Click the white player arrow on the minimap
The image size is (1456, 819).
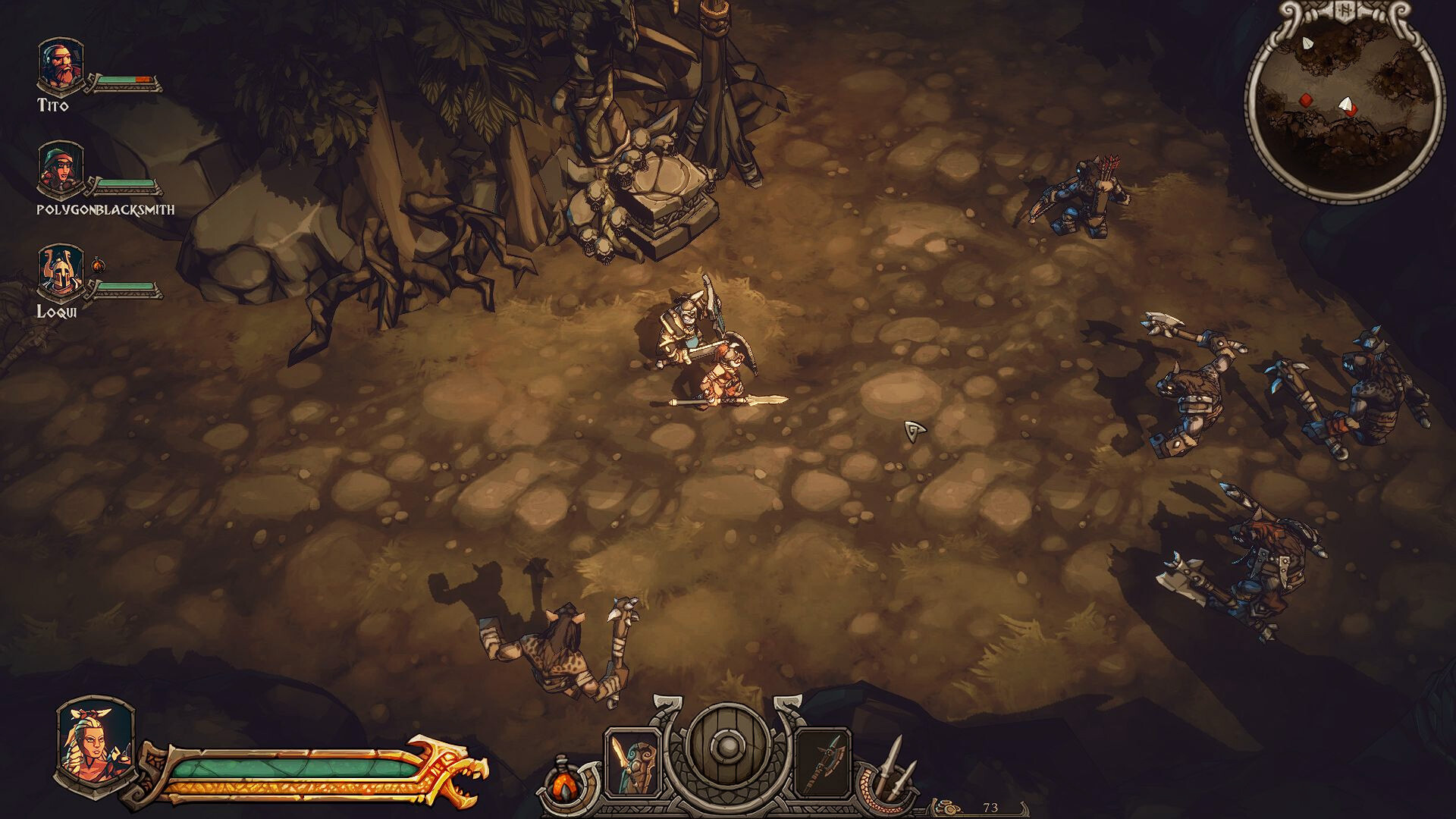pos(1346,104)
